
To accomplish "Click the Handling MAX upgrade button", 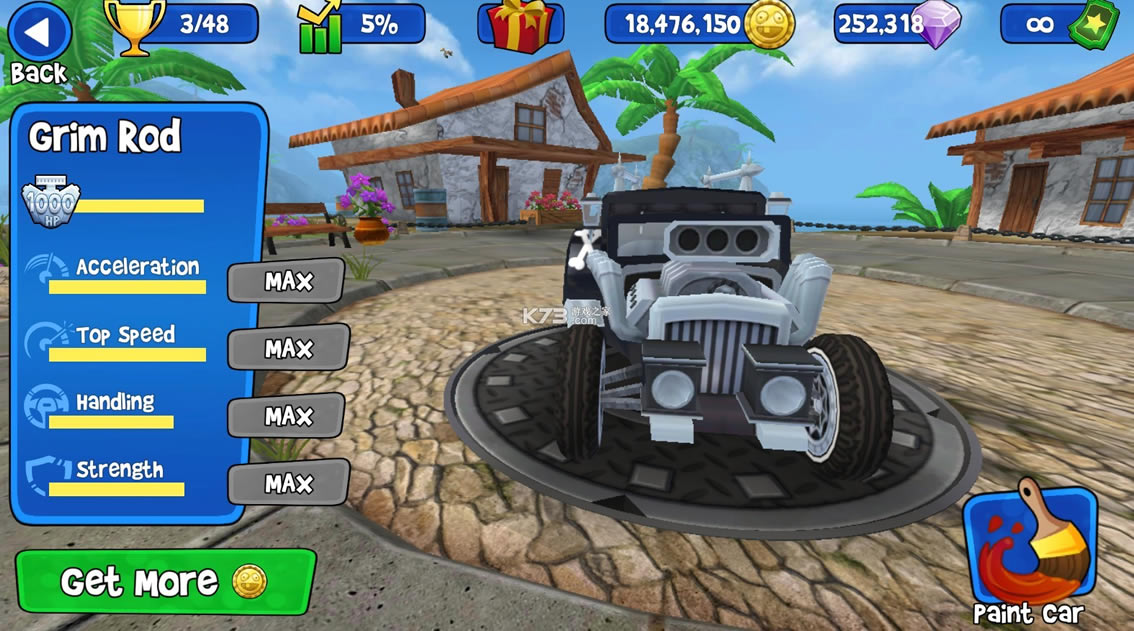I will point(288,416).
